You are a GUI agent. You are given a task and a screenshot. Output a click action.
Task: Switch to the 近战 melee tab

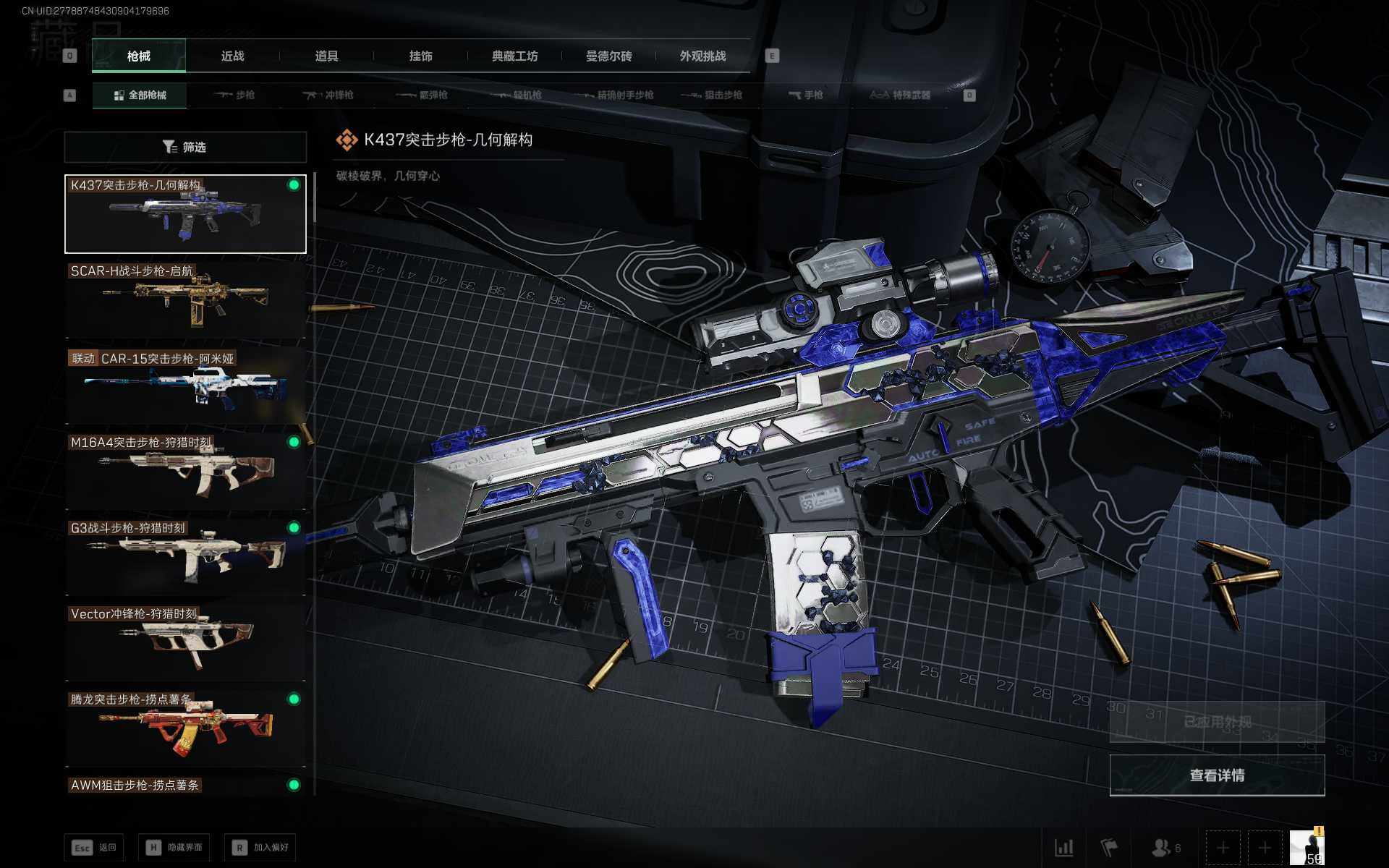tap(232, 56)
